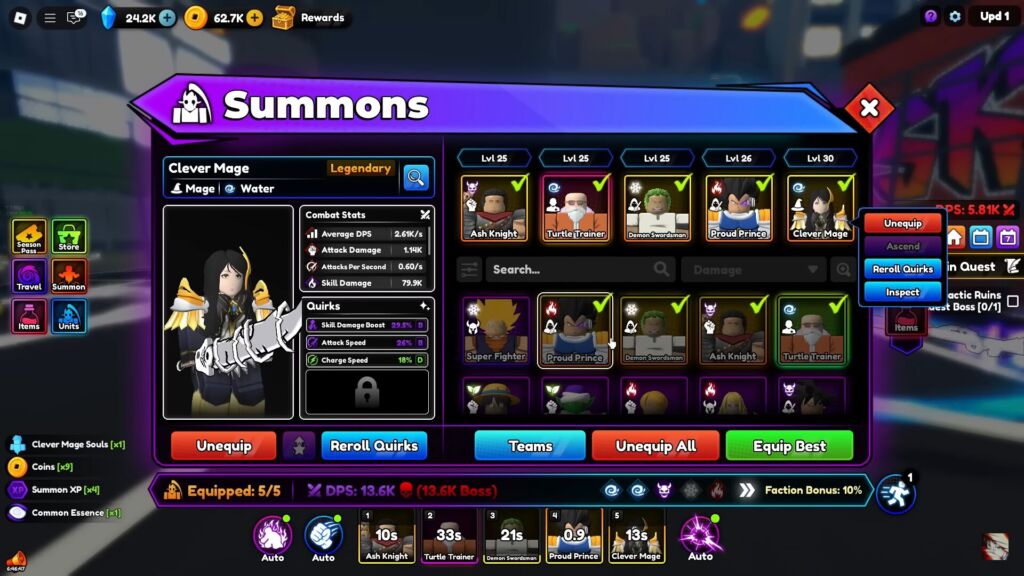Pick the equipped Ash Knight in the top row
The width and height of the screenshot is (1024, 576).
[x=494, y=208]
